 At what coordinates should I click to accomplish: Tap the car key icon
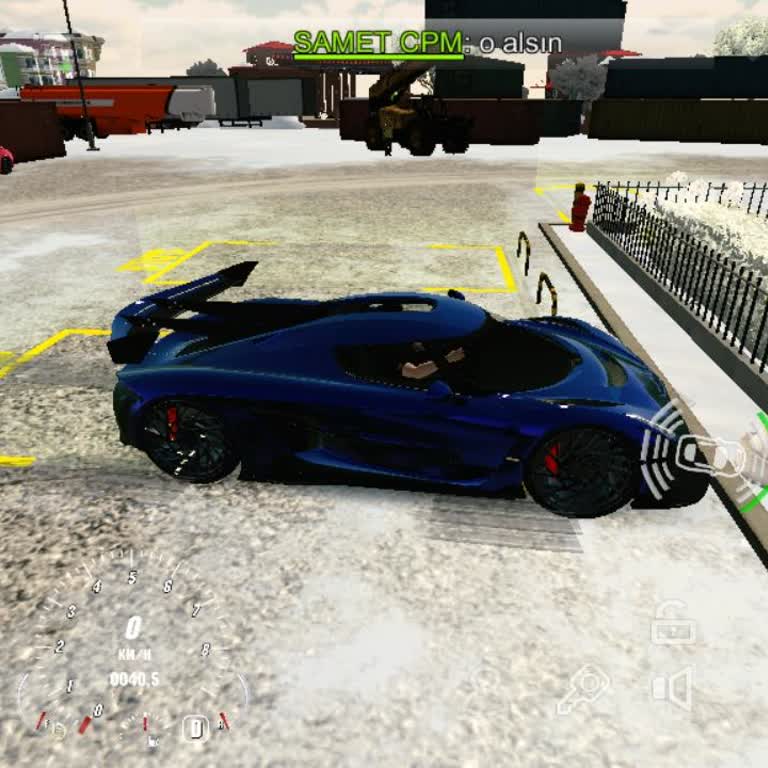[x=584, y=689]
